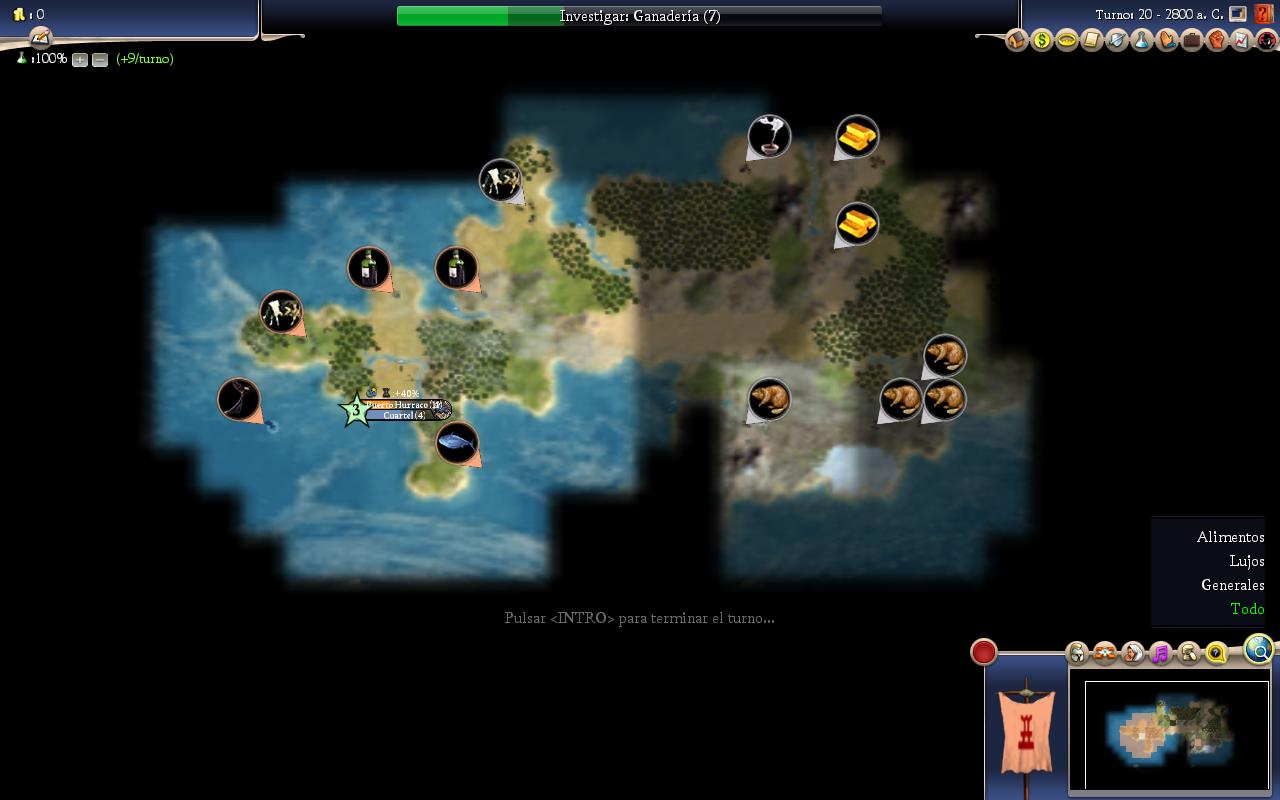Increase the research rate with plus
Screen dimensions: 1280x800
(x=80, y=60)
